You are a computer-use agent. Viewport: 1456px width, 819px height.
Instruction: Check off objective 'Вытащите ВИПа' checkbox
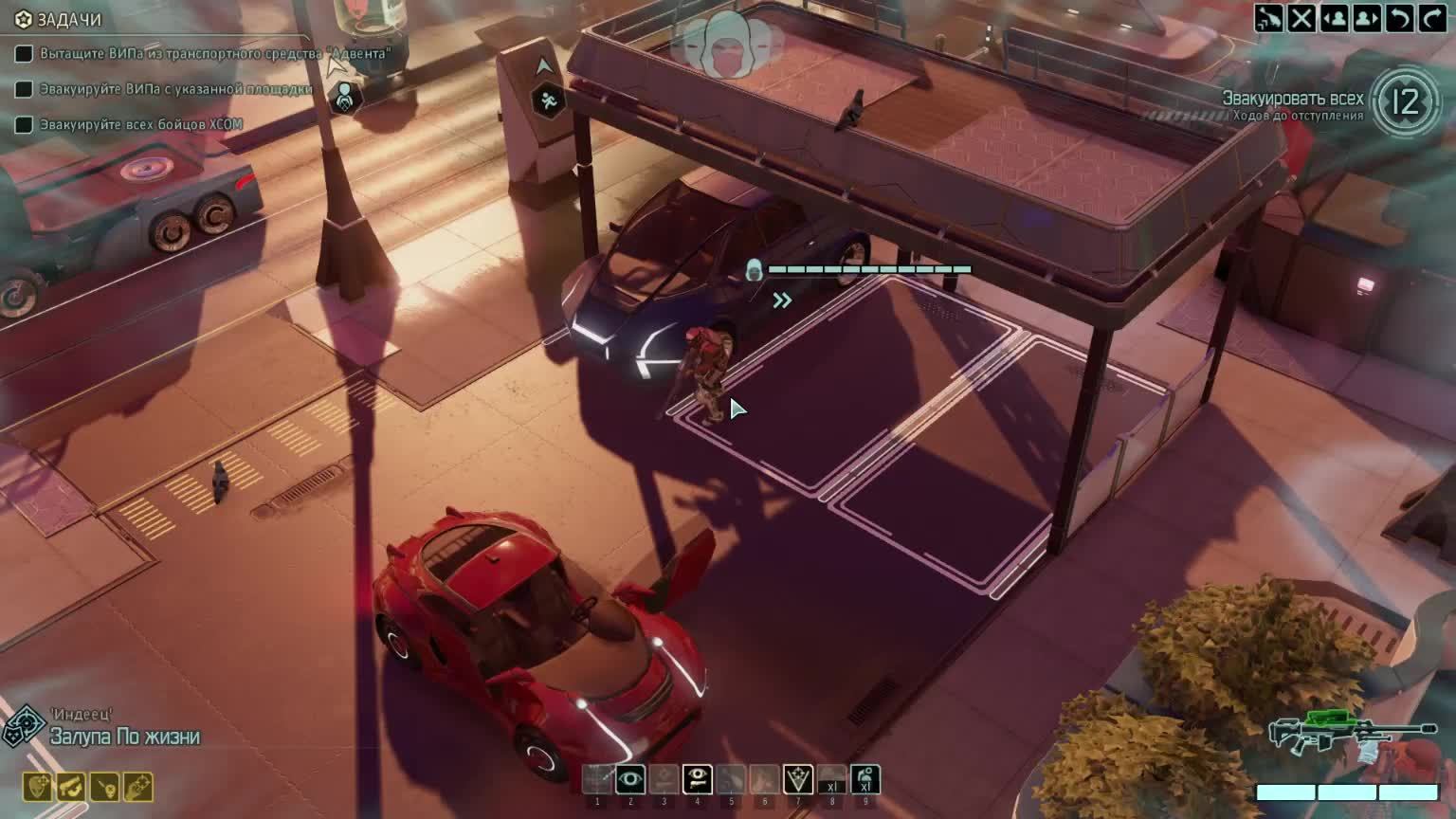24,55
